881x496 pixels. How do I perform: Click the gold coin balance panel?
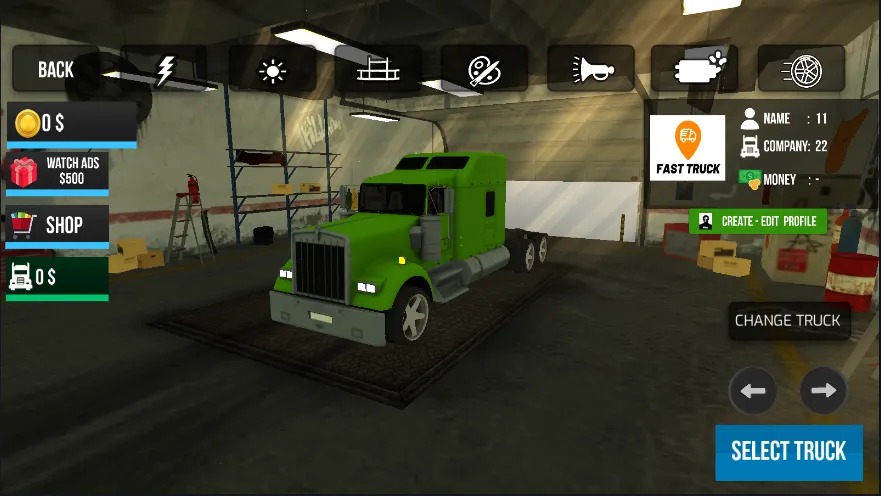[71, 124]
